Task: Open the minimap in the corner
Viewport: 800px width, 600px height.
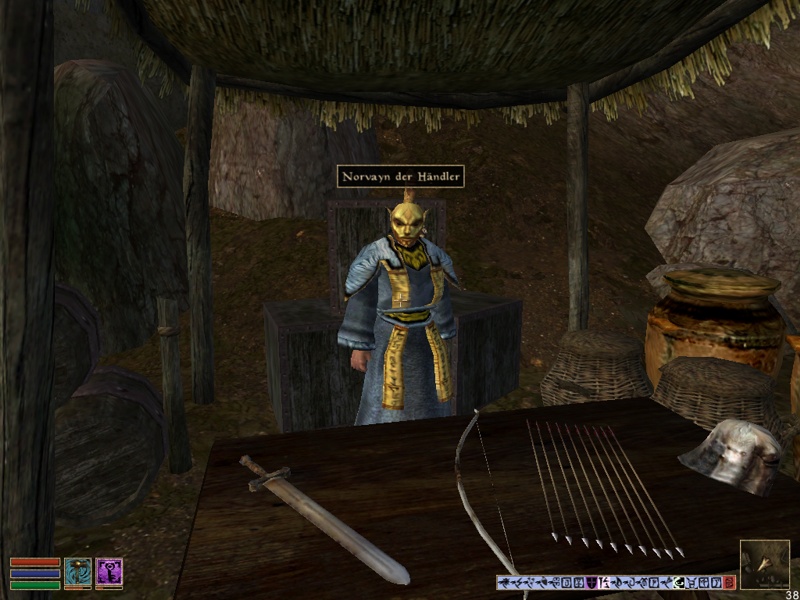Action: pos(764,564)
